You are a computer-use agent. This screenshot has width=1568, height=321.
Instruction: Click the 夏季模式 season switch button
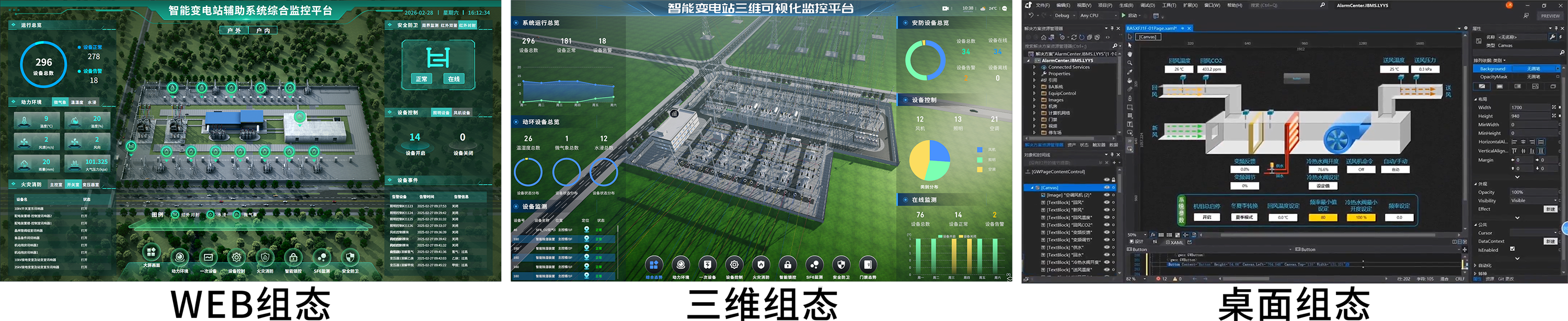pyautogui.click(x=1243, y=217)
